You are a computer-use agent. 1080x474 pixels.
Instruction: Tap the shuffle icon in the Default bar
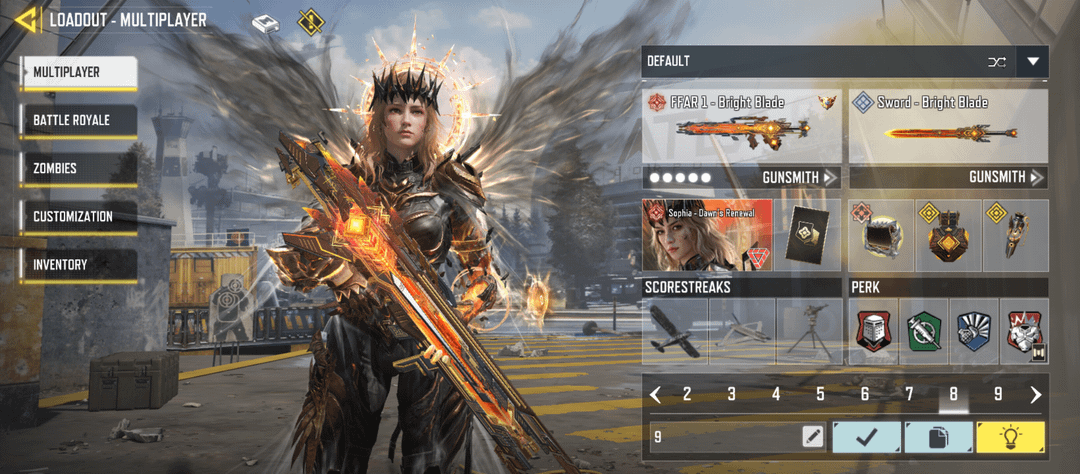click(996, 62)
